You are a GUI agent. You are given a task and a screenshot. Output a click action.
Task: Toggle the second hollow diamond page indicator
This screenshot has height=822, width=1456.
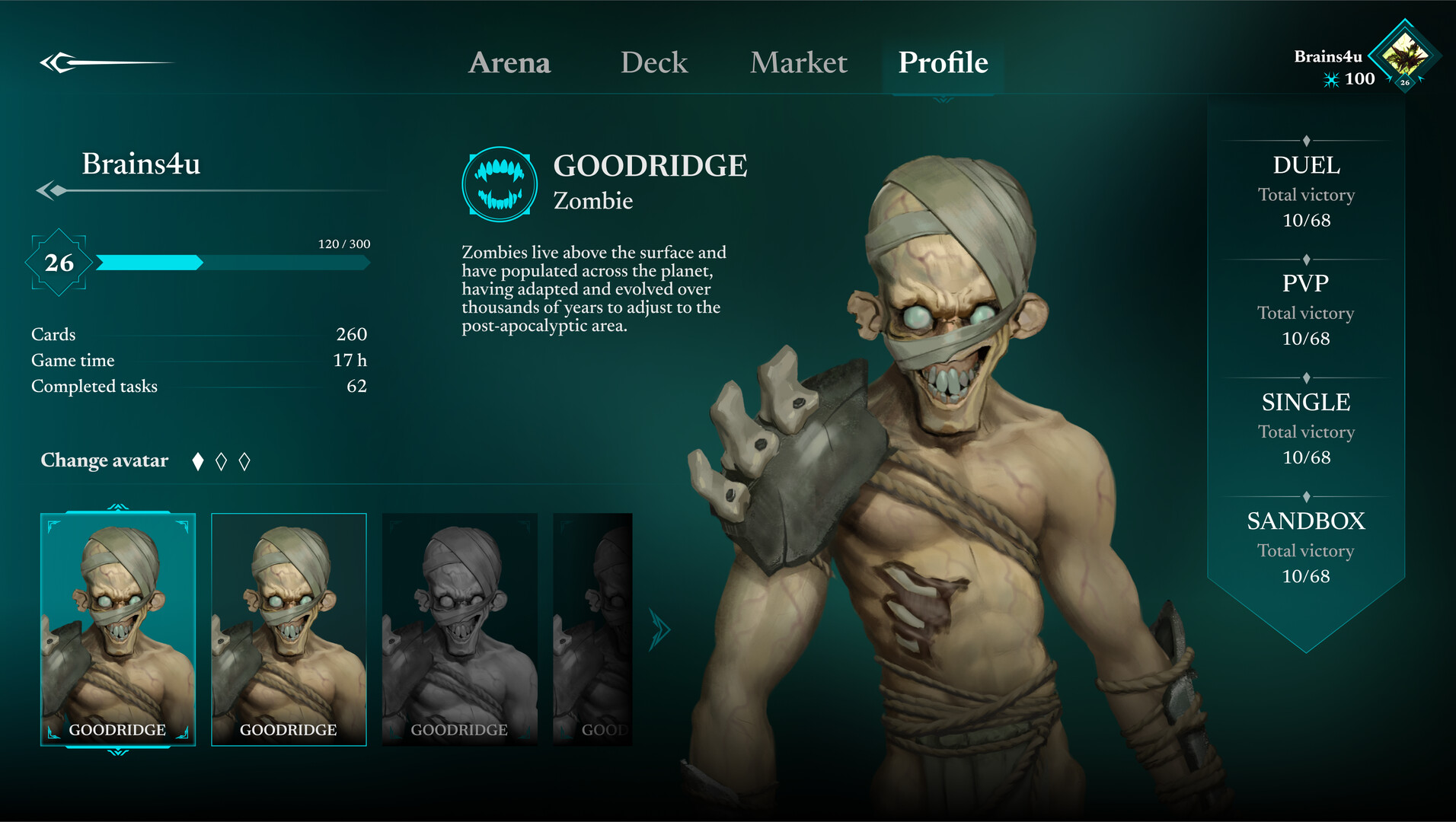coord(222,460)
